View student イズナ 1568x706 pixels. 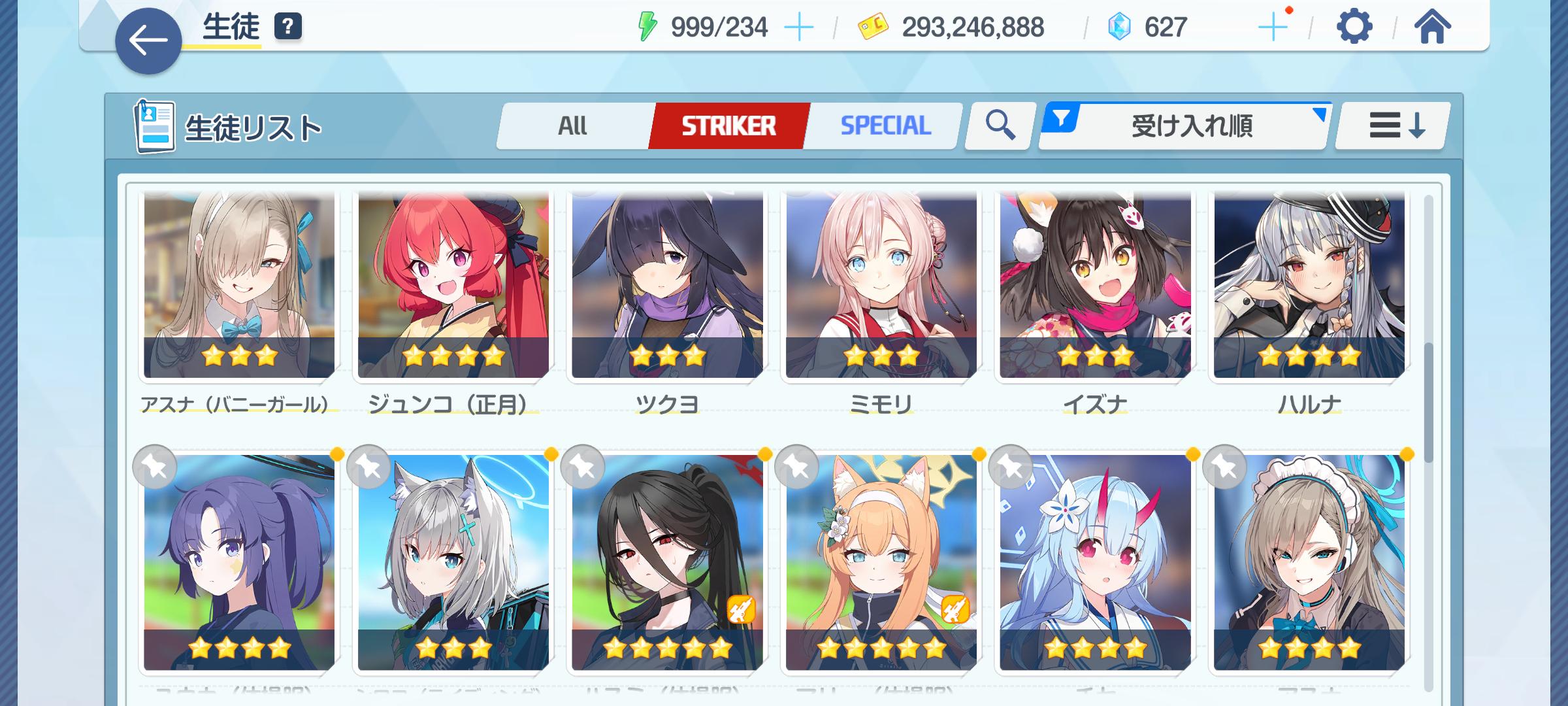(1095, 288)
